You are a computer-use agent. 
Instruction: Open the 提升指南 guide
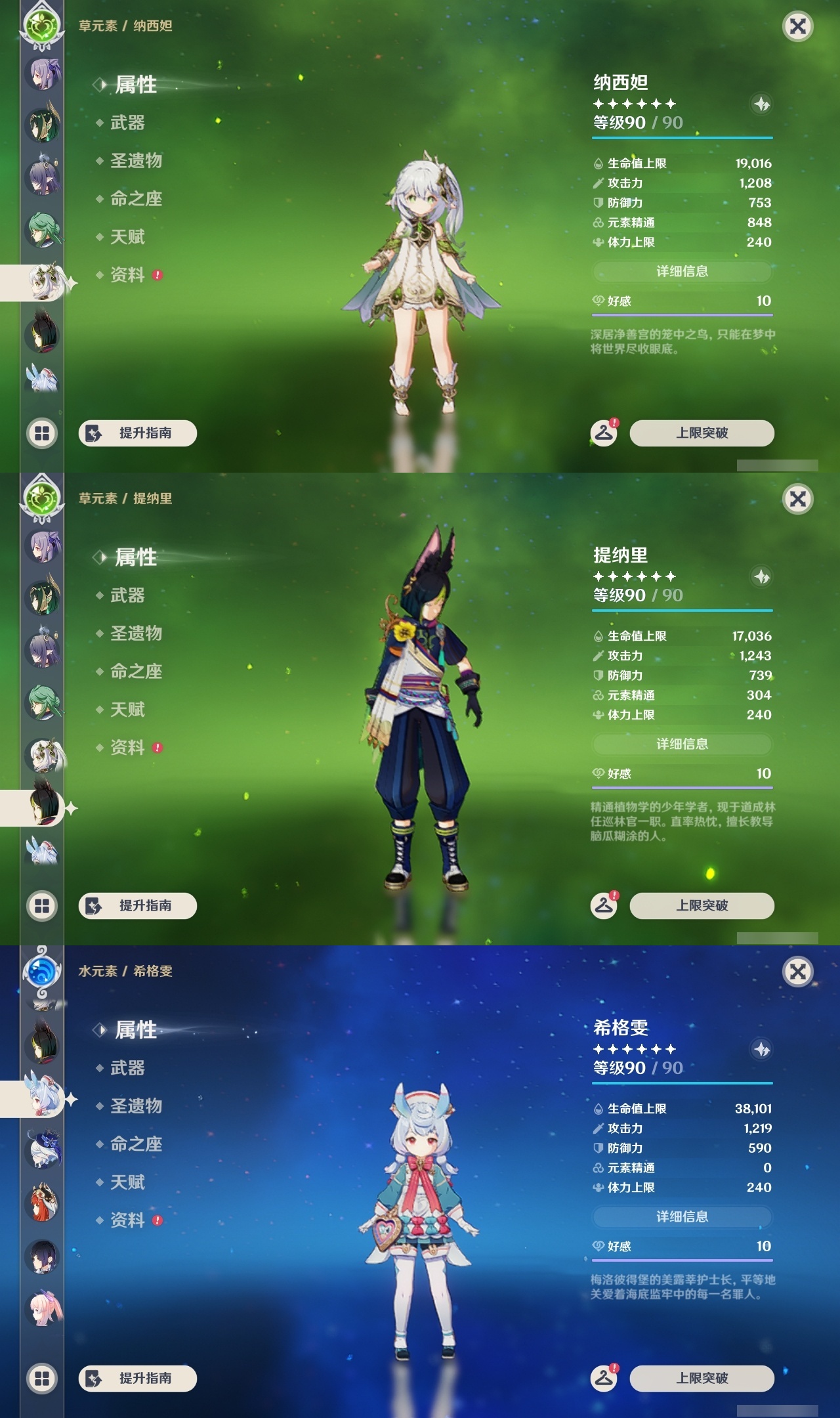point(138,433)
